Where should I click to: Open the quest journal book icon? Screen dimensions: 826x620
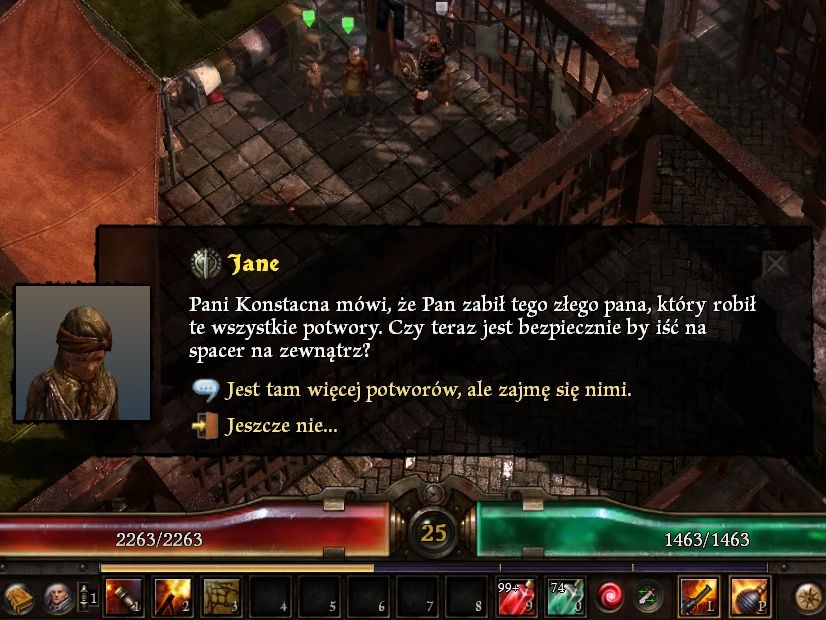coord(20,598)
